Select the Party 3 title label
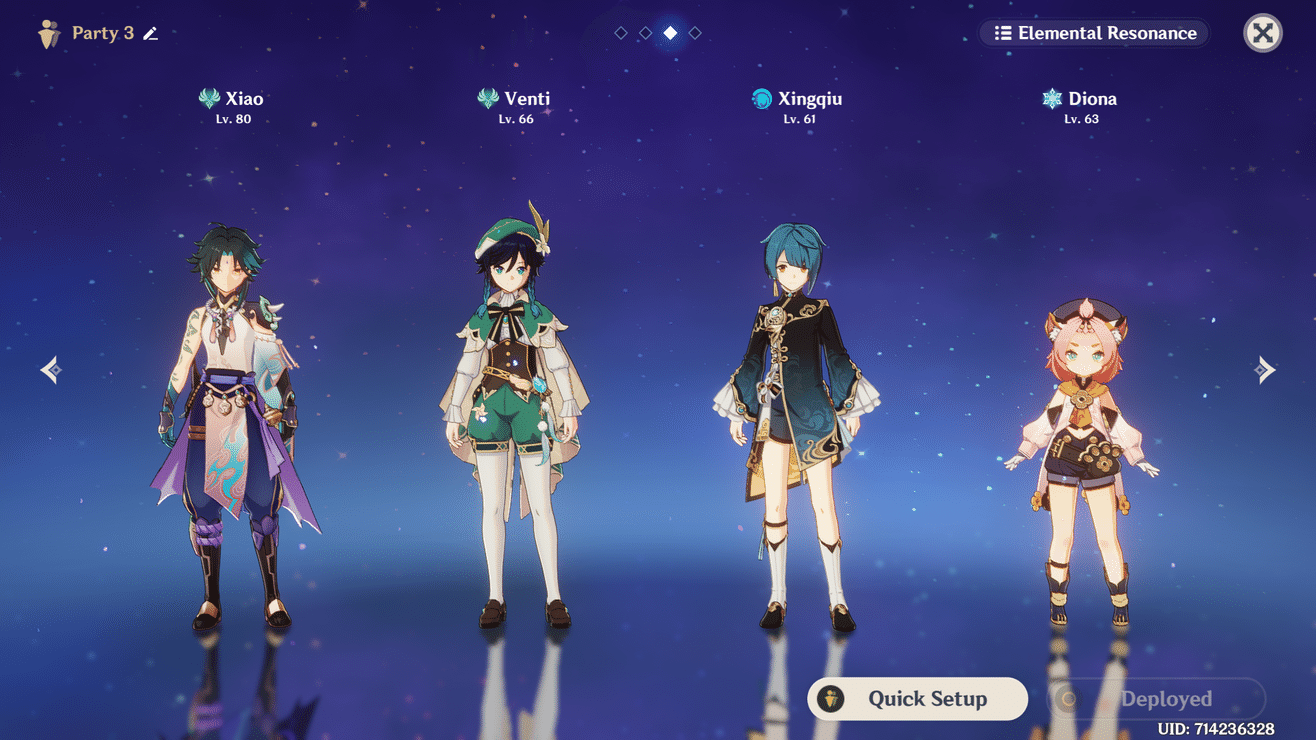The width and height of the screenshot is (1316, 740). coord(103,33)
